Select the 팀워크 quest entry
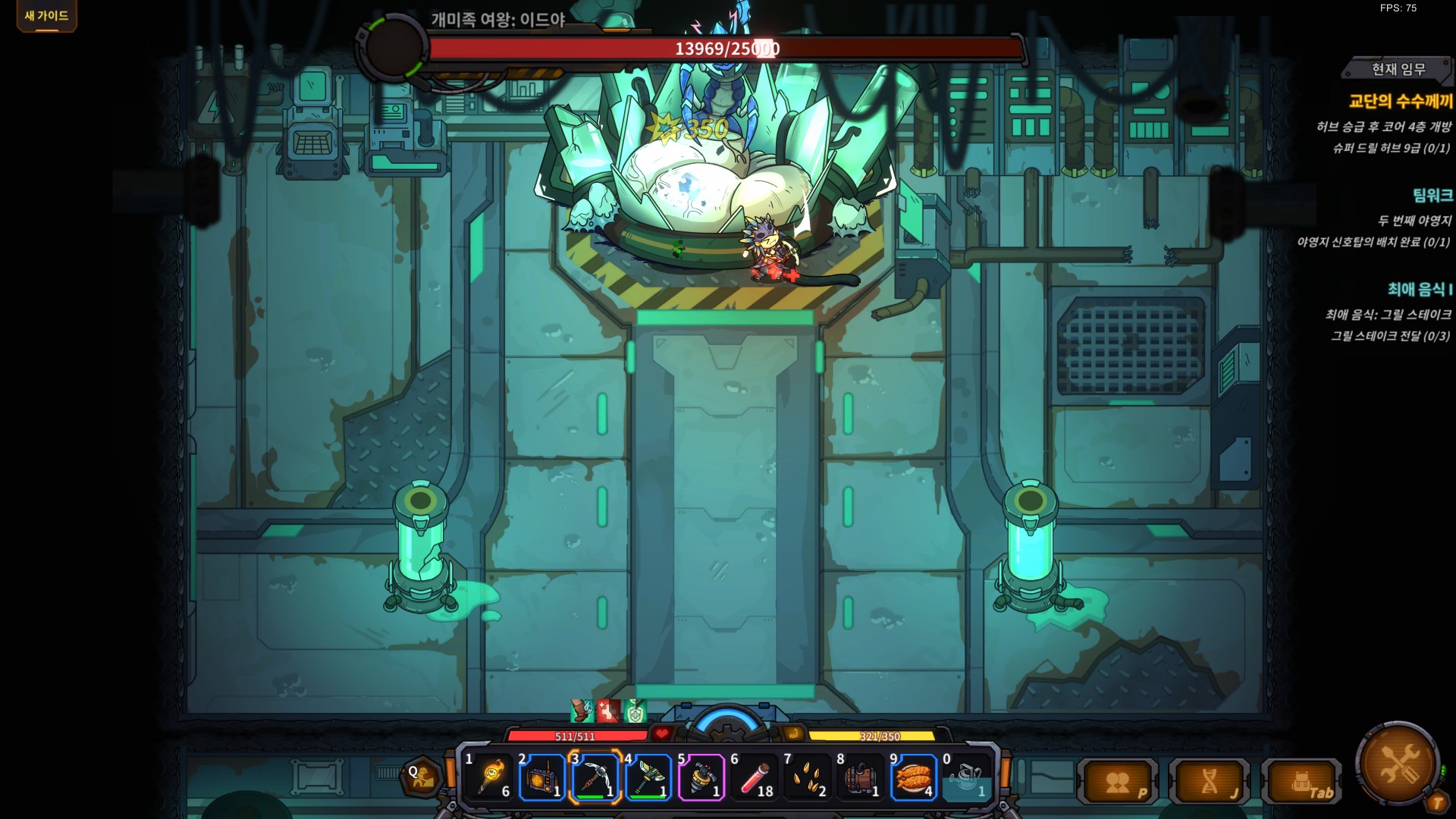Screen dimensions: 1456x819 click(1432, 196)
